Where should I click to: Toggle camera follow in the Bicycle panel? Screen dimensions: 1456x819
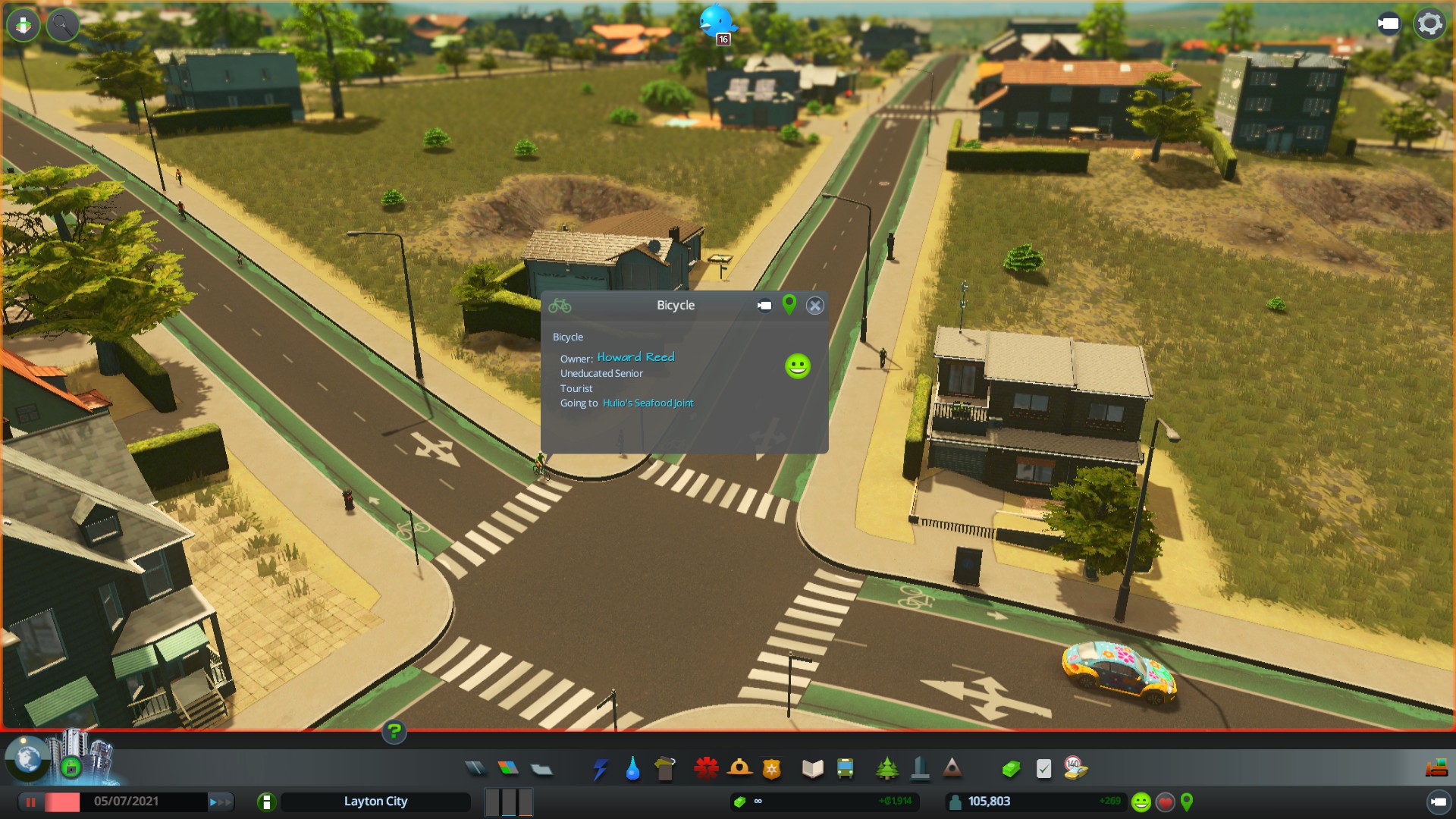[x=764, y=306]
